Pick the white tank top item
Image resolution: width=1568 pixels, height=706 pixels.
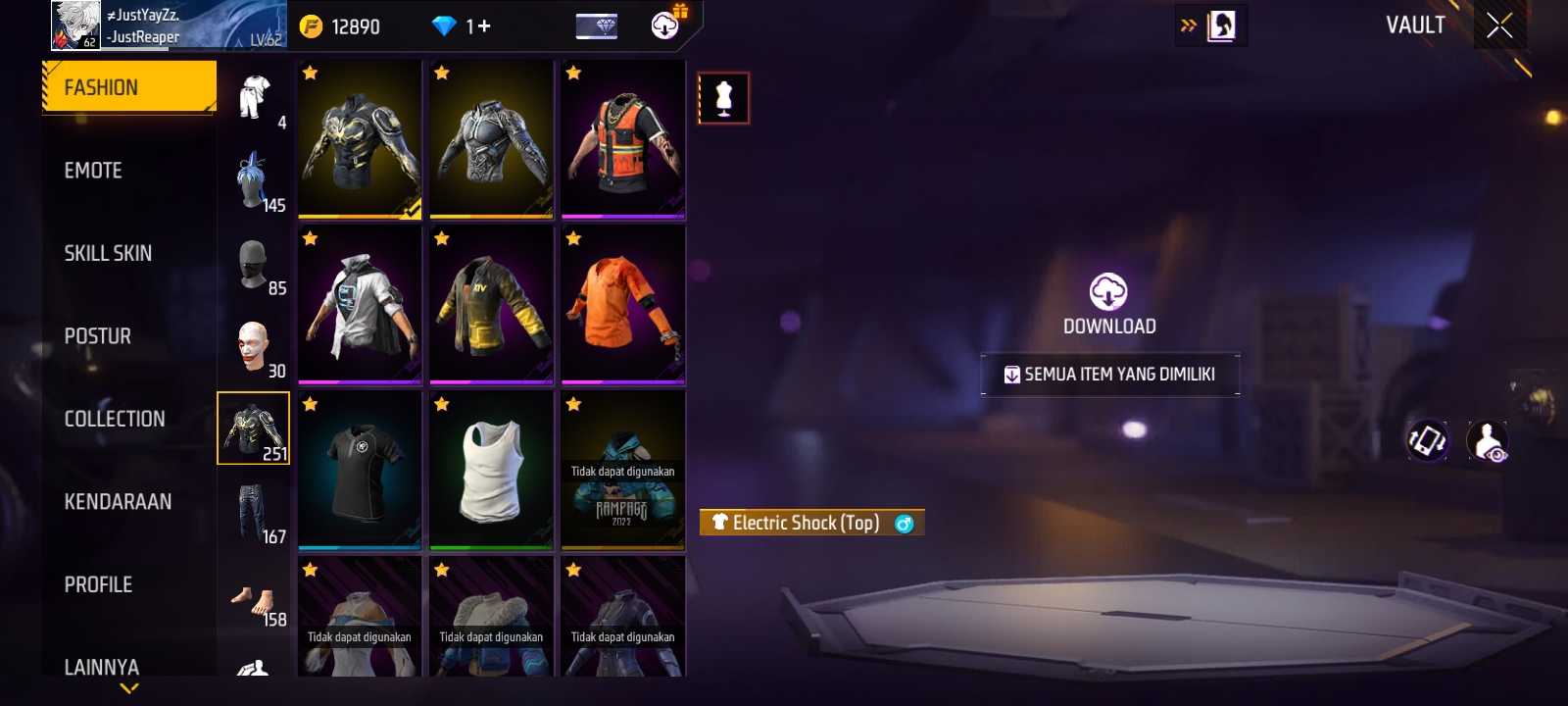pyautogui.click(x=491, y=470)
